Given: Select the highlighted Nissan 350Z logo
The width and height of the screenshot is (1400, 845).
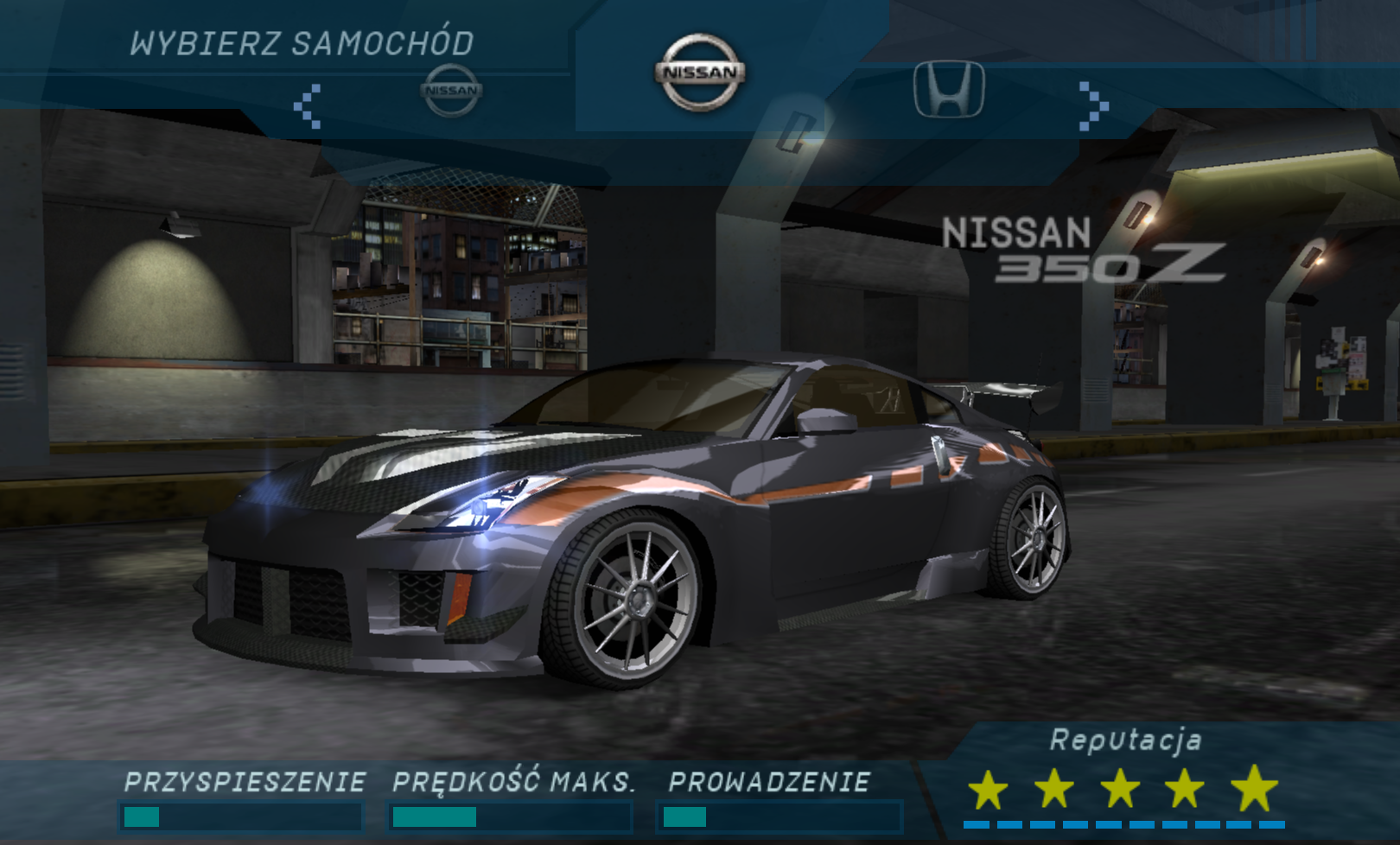Looking at the screenshot, I should point(700,73).
